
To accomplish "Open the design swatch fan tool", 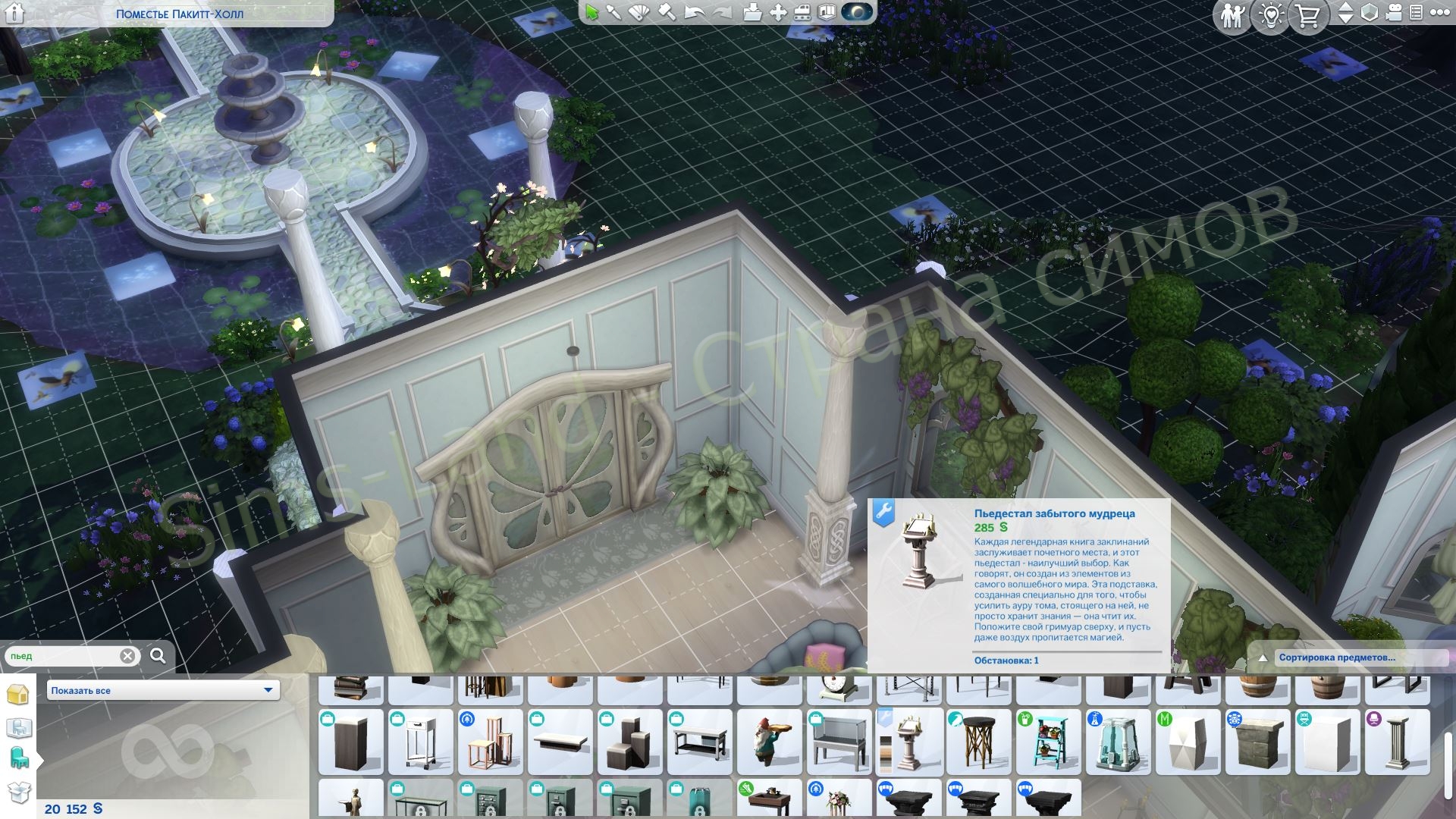I will pos(639,13).
